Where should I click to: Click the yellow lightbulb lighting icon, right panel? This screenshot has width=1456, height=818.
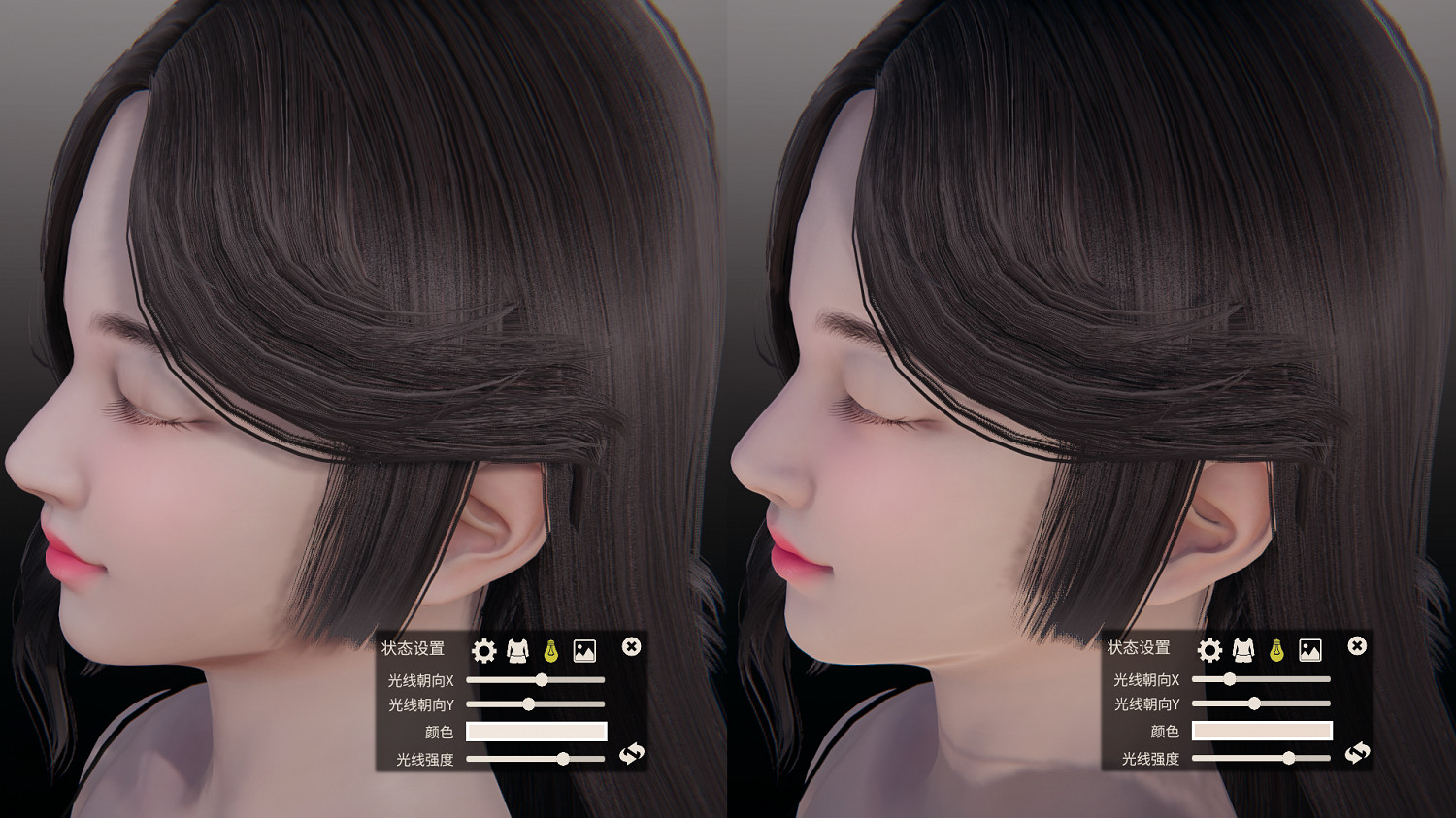pyautogui.click(x=1278, y=652)
